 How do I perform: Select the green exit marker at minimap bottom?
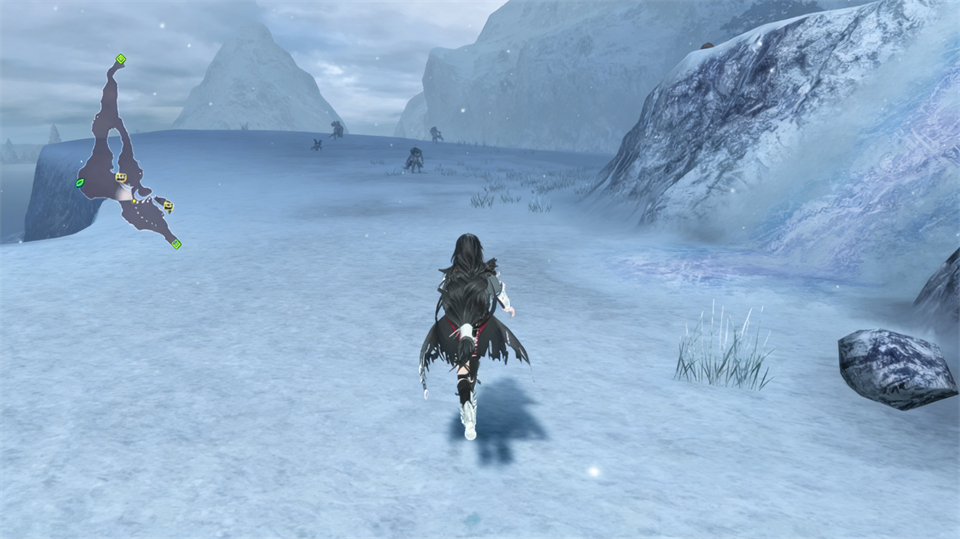click(x=176, y=243)
